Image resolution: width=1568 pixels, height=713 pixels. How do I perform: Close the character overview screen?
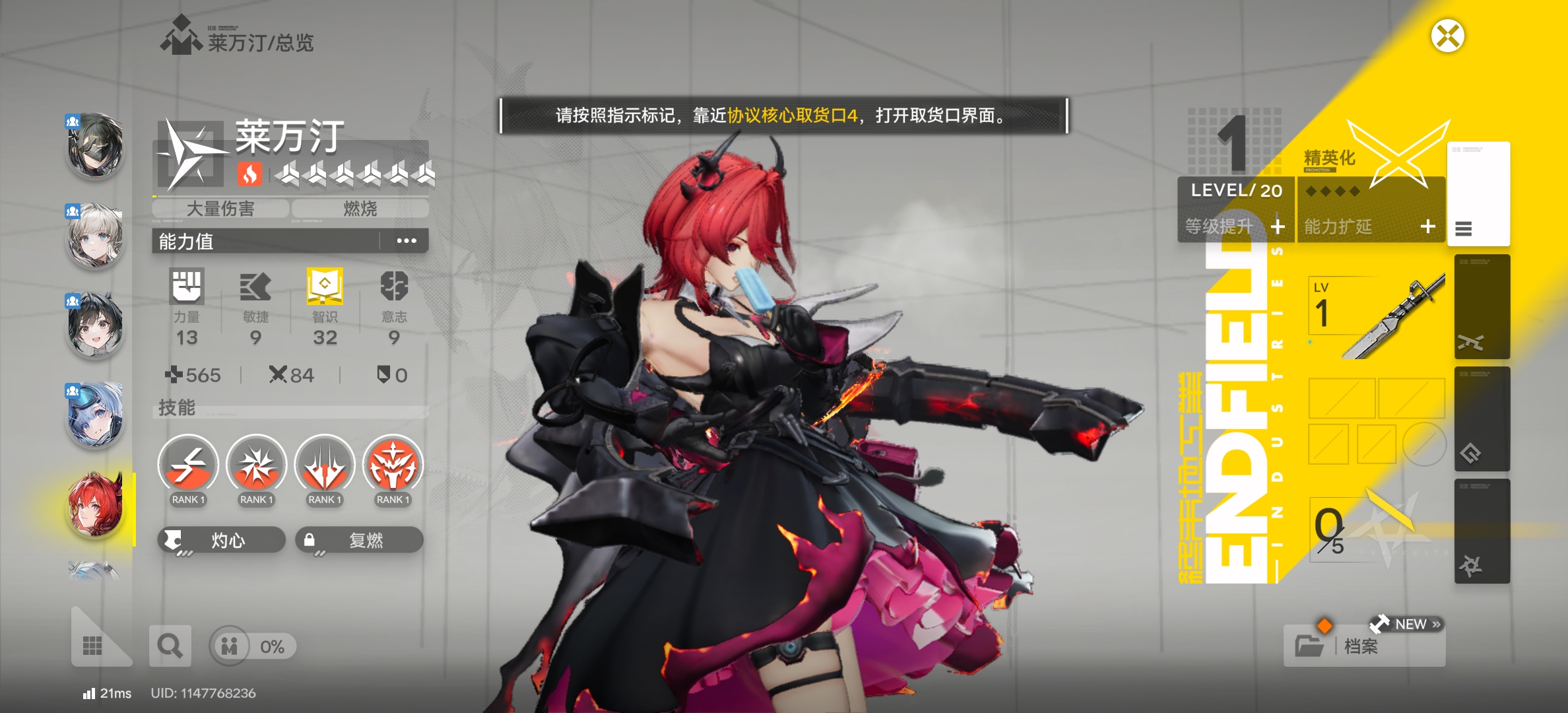click(x=1447, y=36)
